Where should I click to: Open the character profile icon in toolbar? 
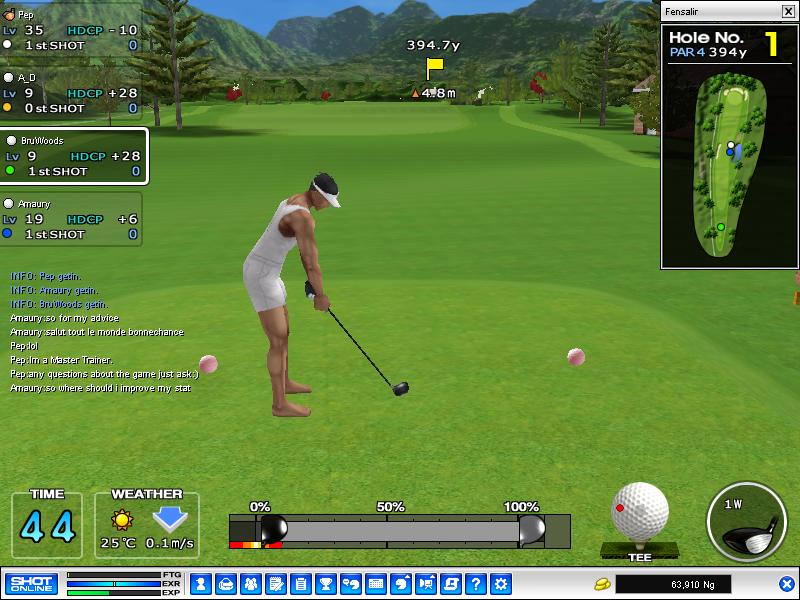point(200,584)
